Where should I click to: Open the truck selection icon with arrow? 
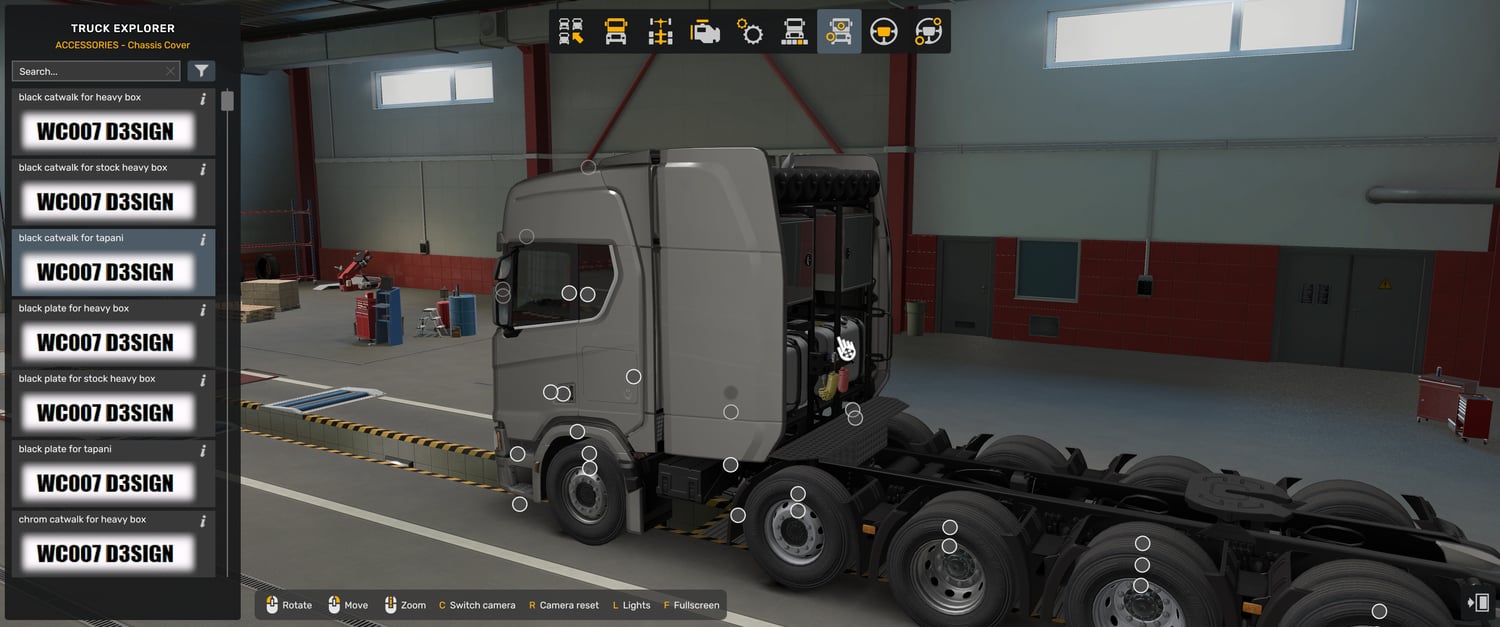[571, 32]
